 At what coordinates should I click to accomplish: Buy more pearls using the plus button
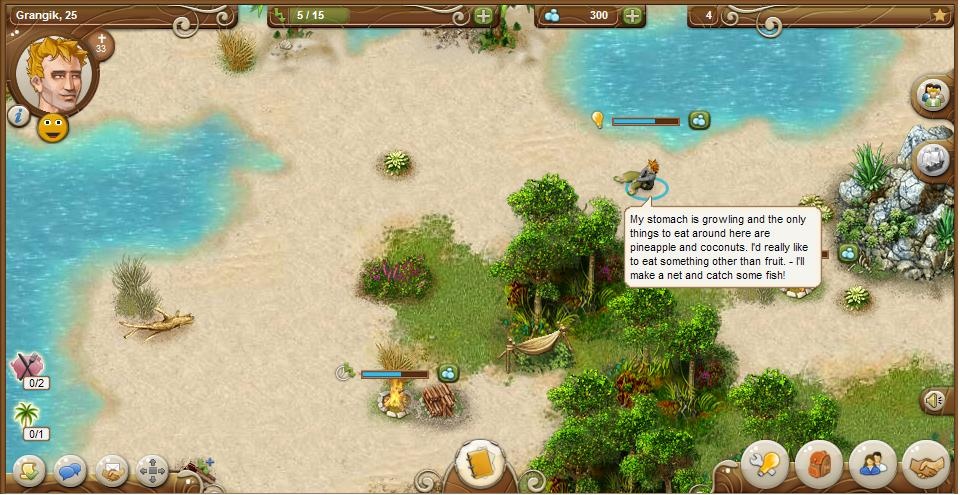(x=632, y=16)
